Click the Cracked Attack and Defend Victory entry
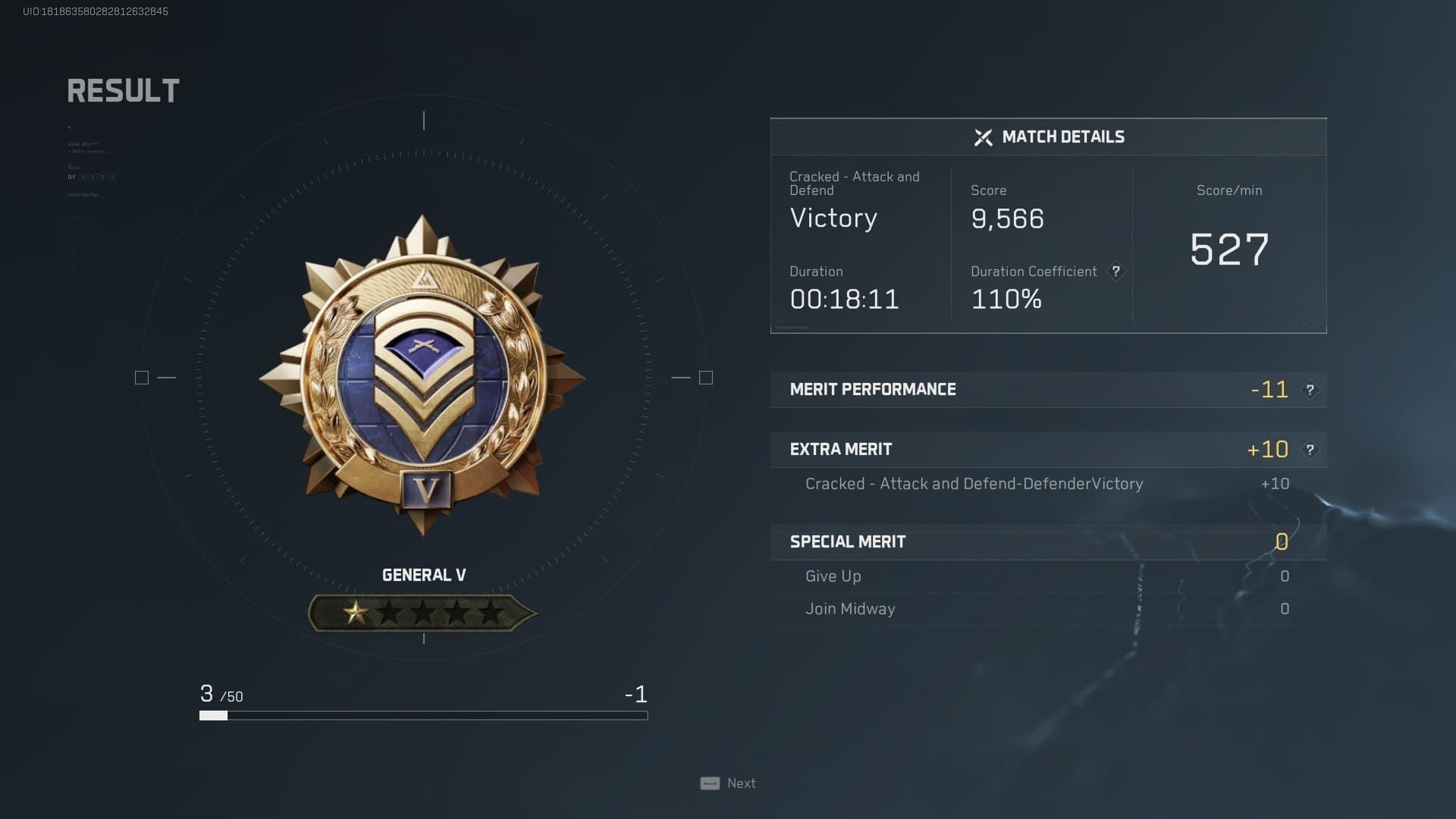This screenshot has width=1456, height=819. 974,483
